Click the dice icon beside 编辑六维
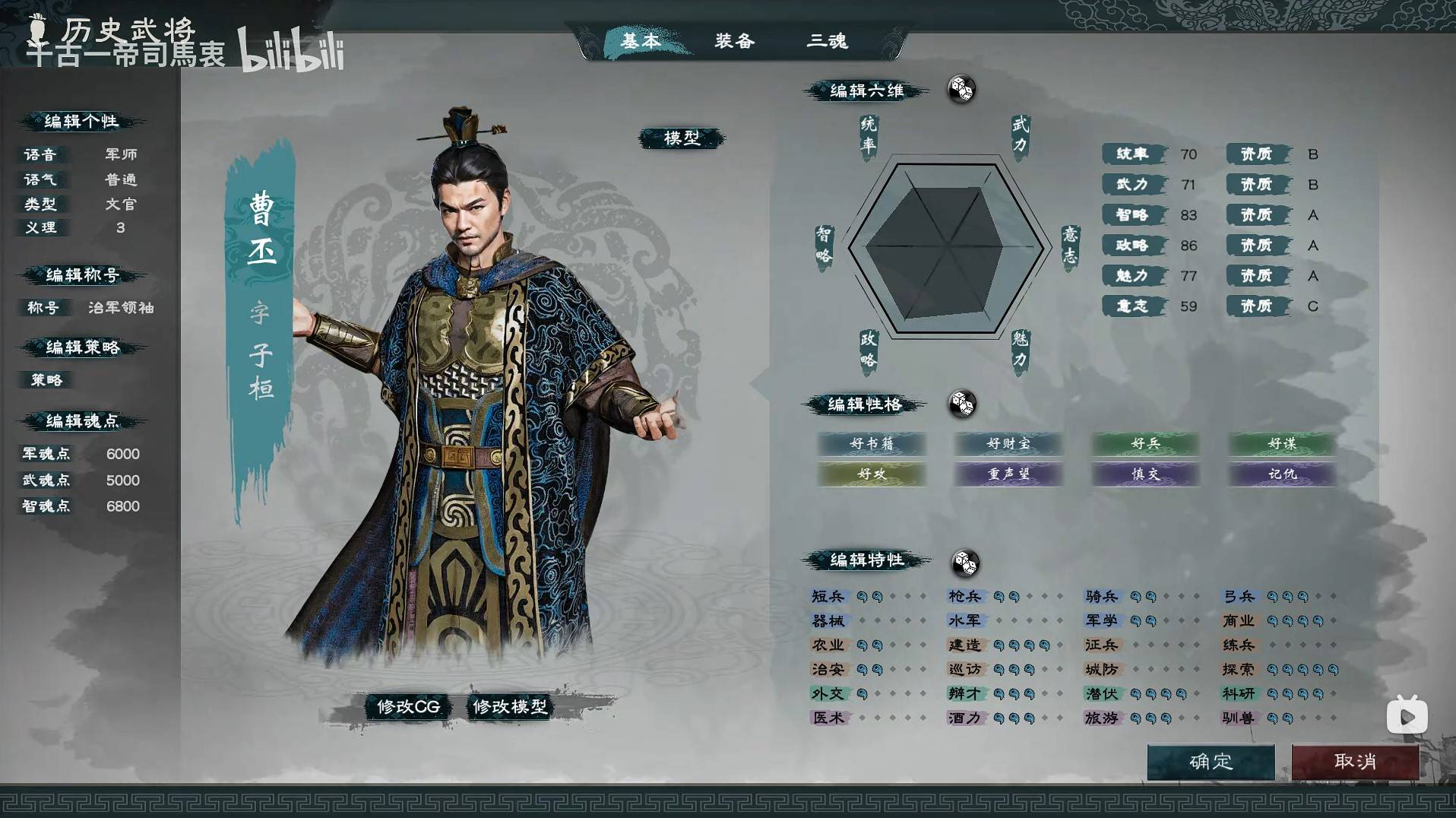Image resolution: width=1456 pixels, height=818 pixels. tap(961, 90)
